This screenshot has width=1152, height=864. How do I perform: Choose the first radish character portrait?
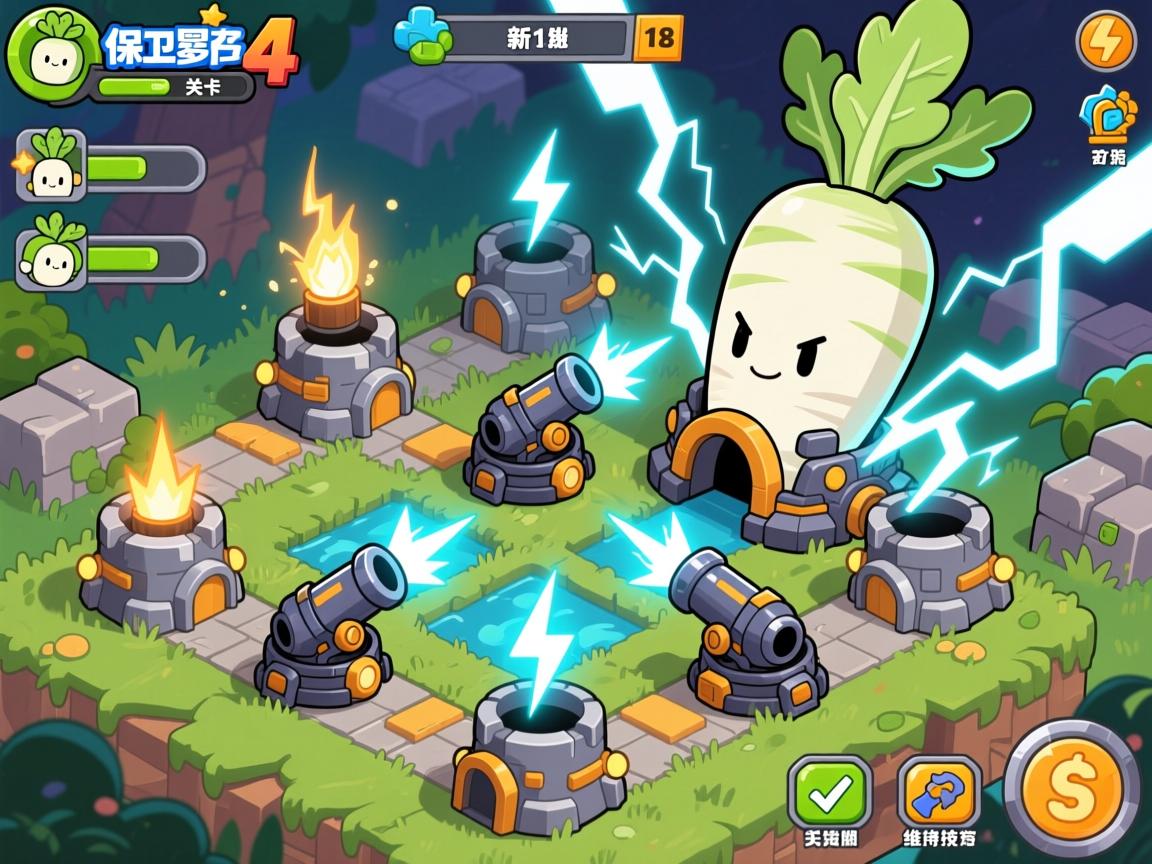50,165
